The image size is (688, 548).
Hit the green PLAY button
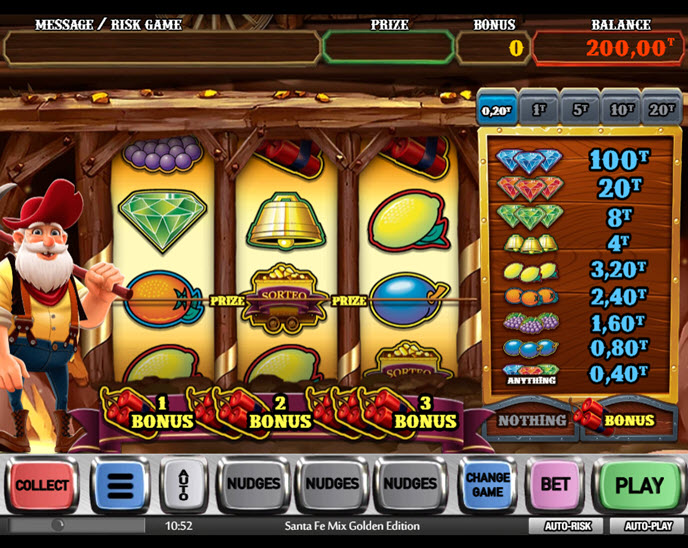point(638,486)
